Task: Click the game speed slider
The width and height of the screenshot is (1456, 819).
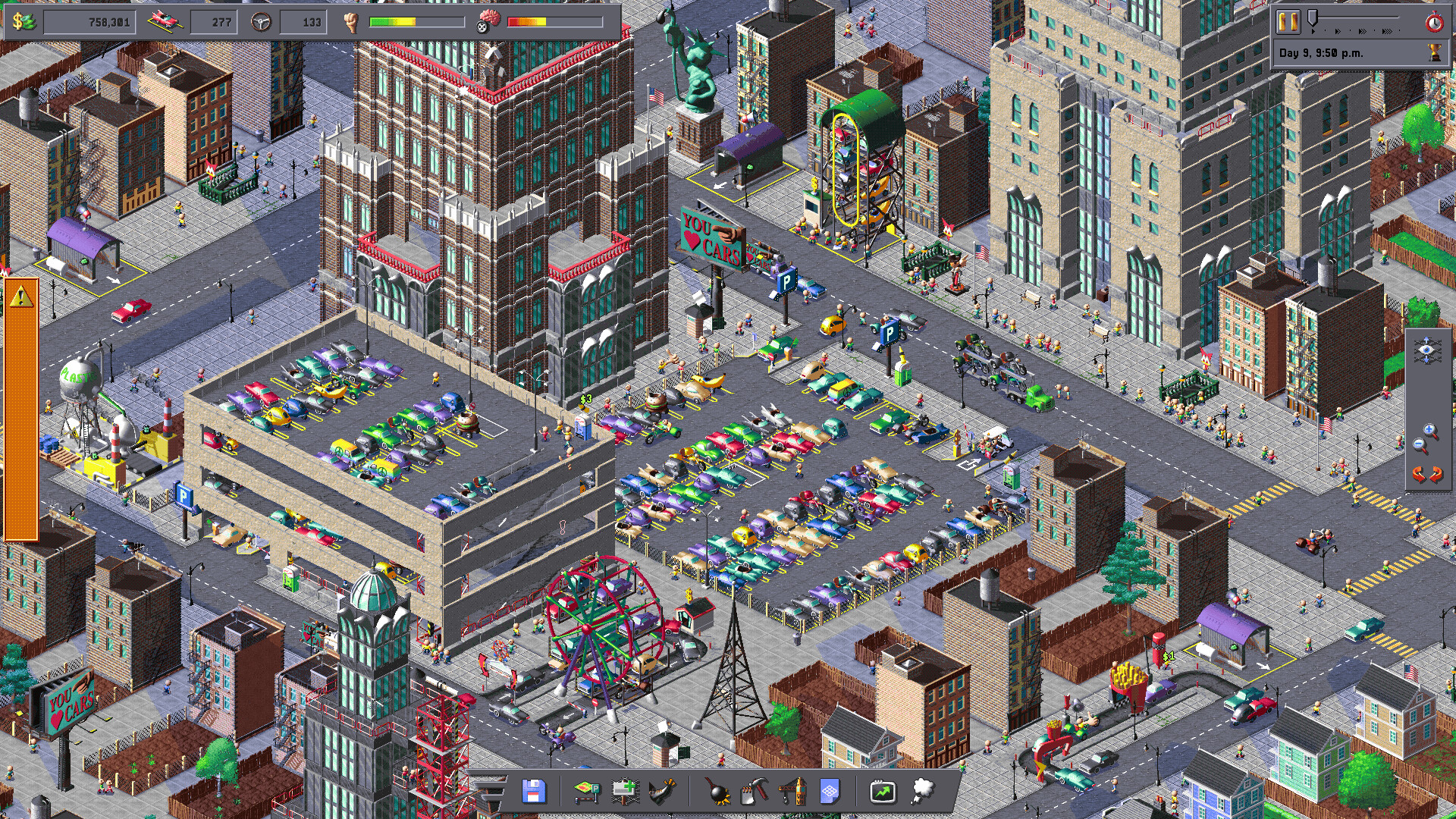Action: coord(1313,18)
